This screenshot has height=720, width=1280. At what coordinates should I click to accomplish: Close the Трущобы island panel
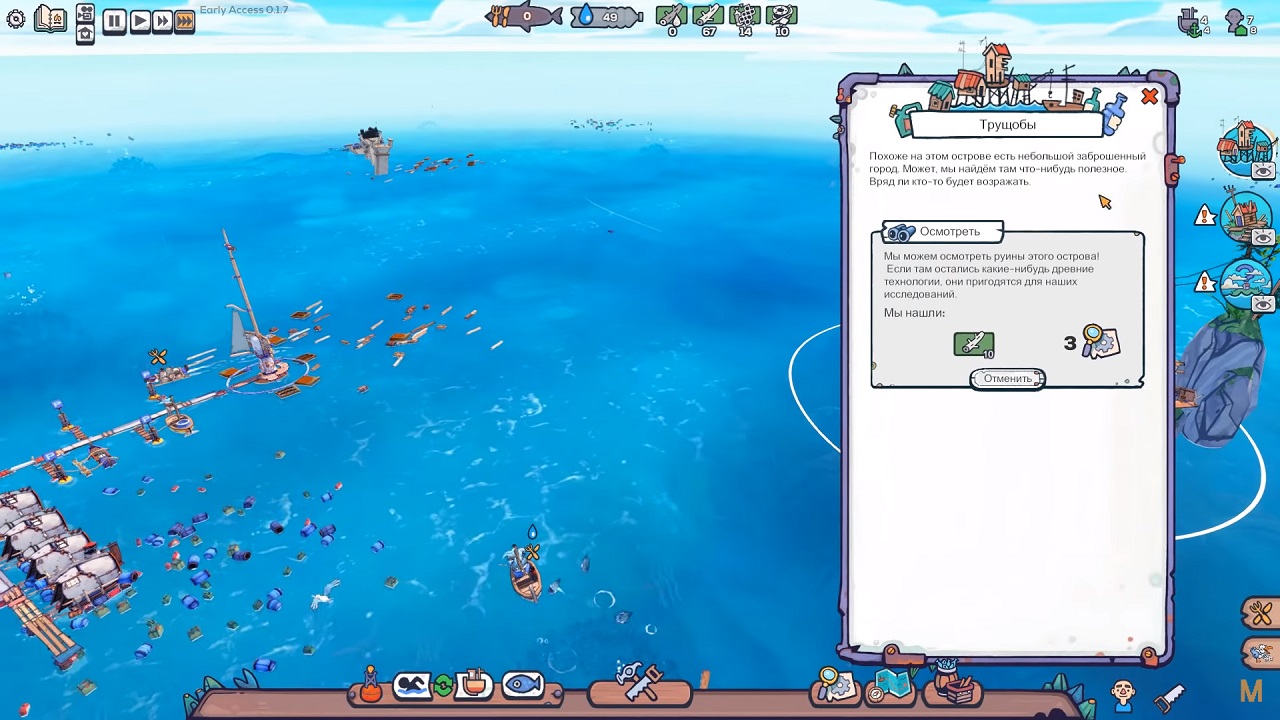coord(1149,97)
